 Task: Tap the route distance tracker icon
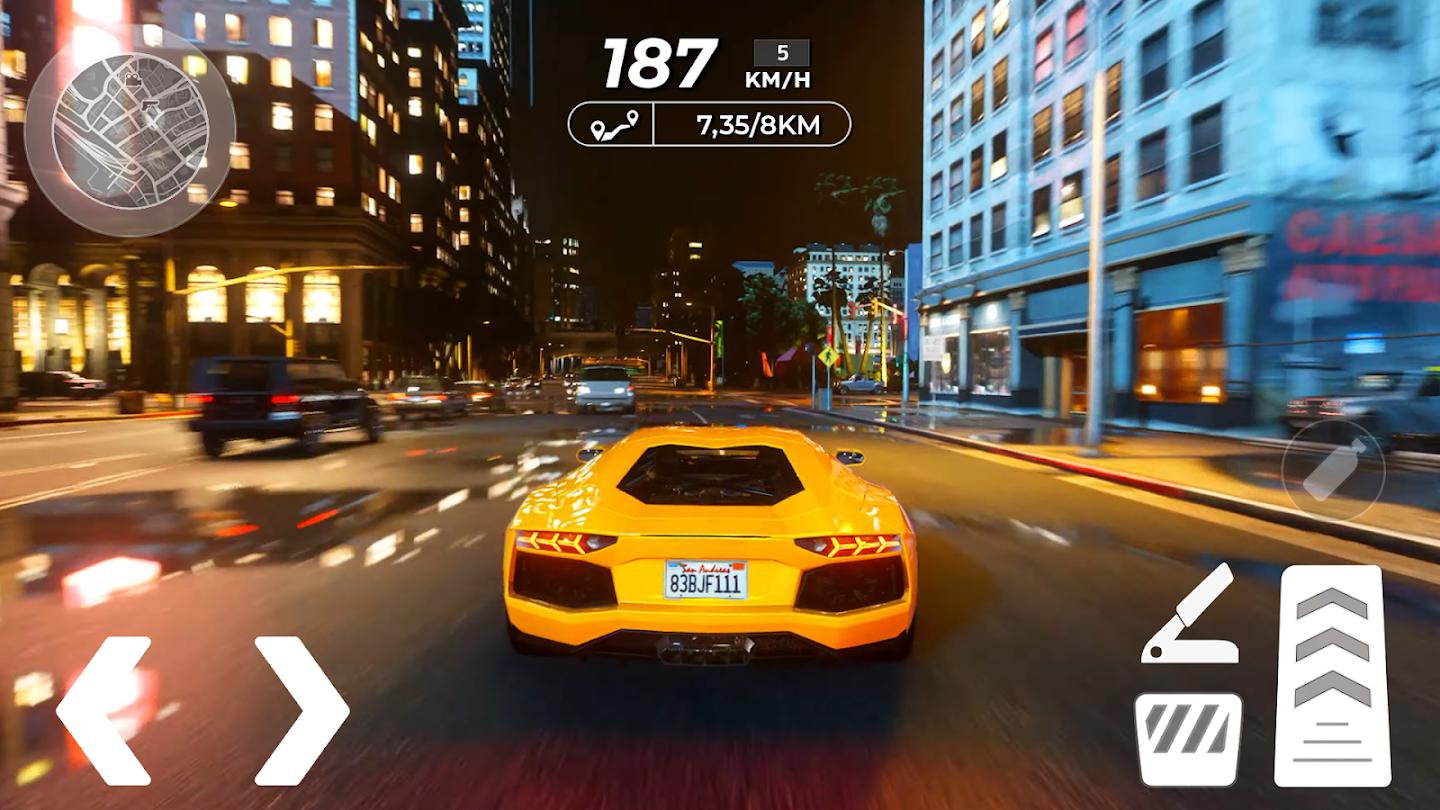tap(612, 125)
